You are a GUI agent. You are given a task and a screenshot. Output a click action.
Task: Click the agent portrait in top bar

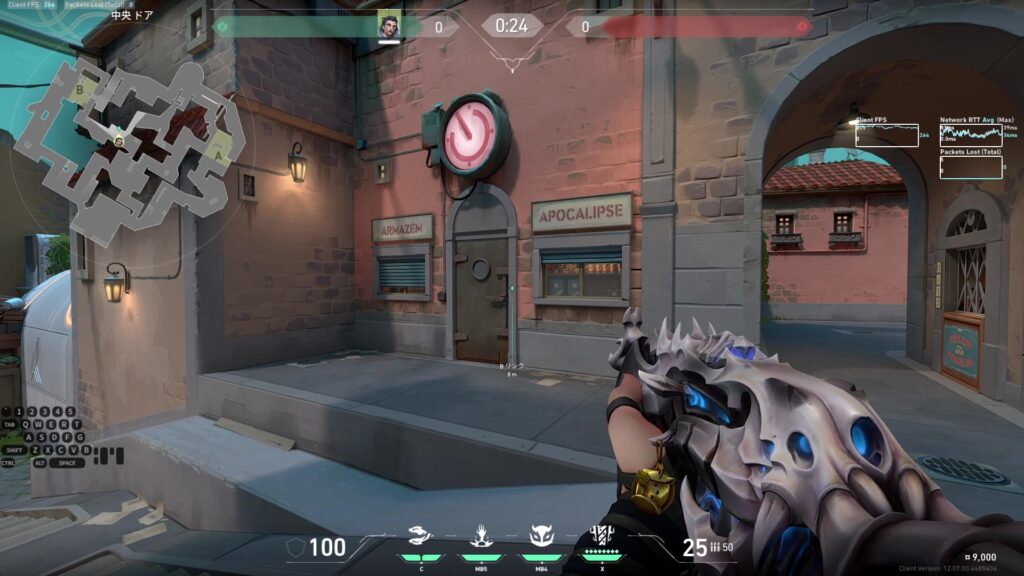point(389,26)
